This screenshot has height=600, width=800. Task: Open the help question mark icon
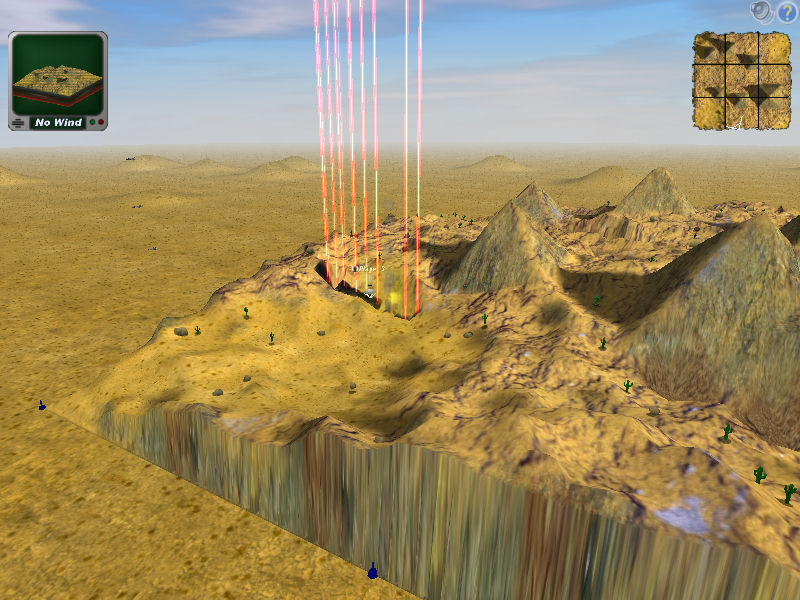pyautogui.click(x=787, y=12)
